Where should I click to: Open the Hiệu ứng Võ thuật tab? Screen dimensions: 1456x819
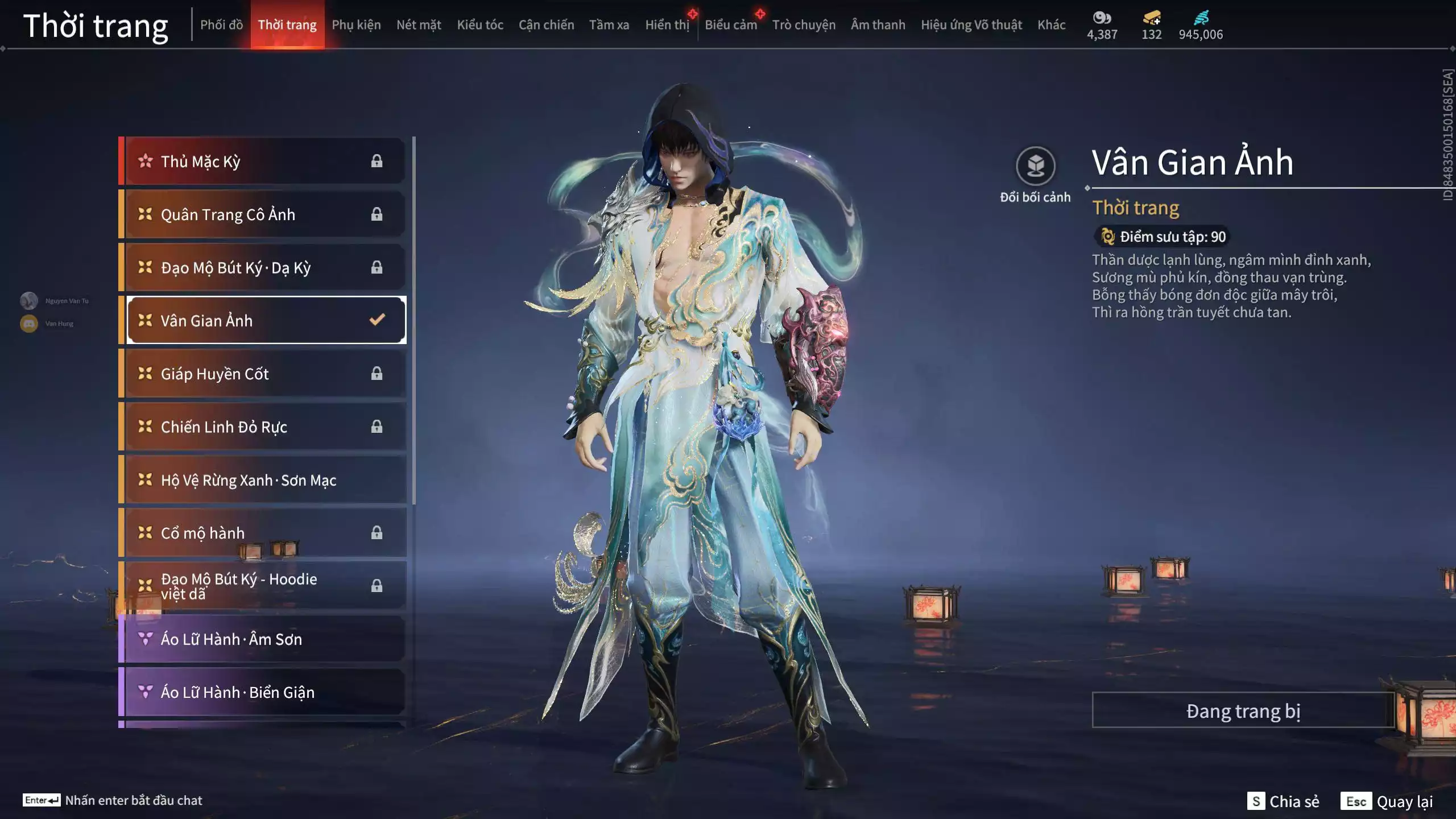coord(971,25)
